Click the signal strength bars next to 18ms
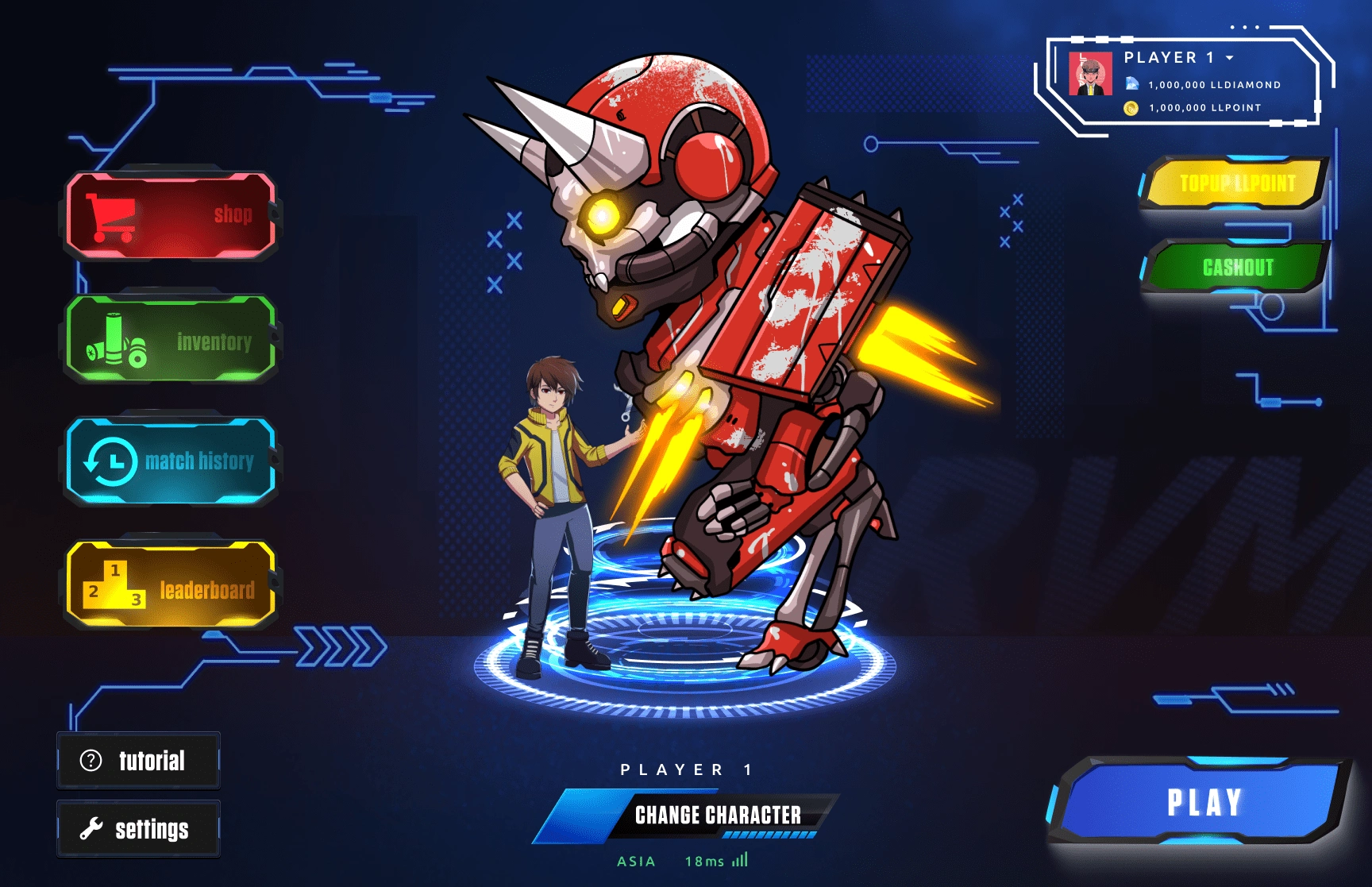 (741, 860)
